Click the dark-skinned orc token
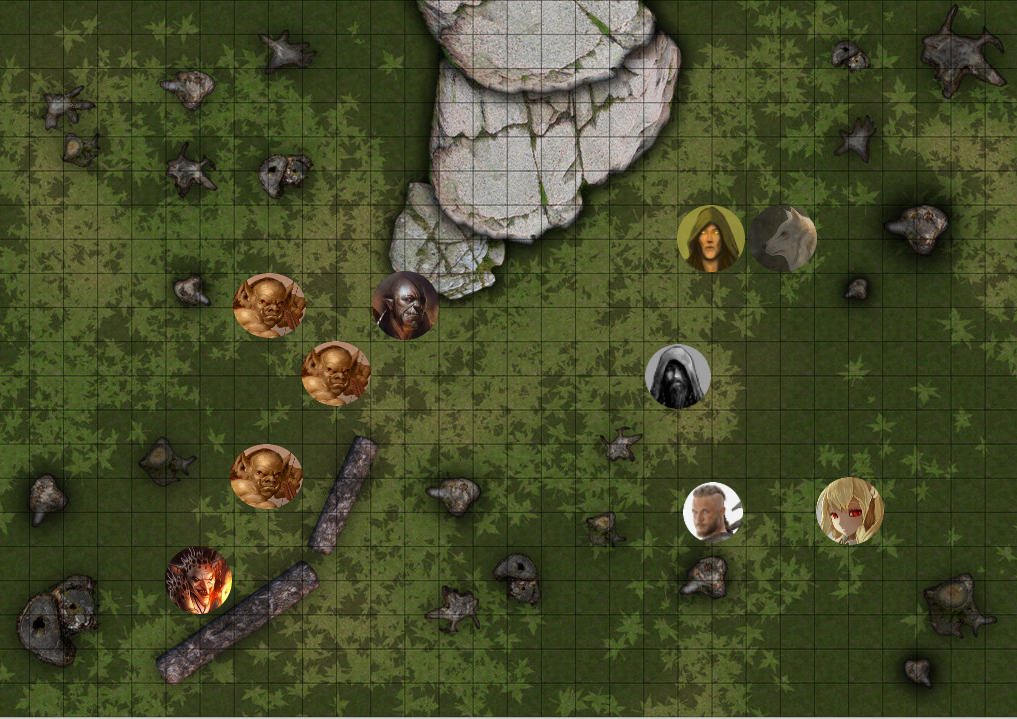 405,305
